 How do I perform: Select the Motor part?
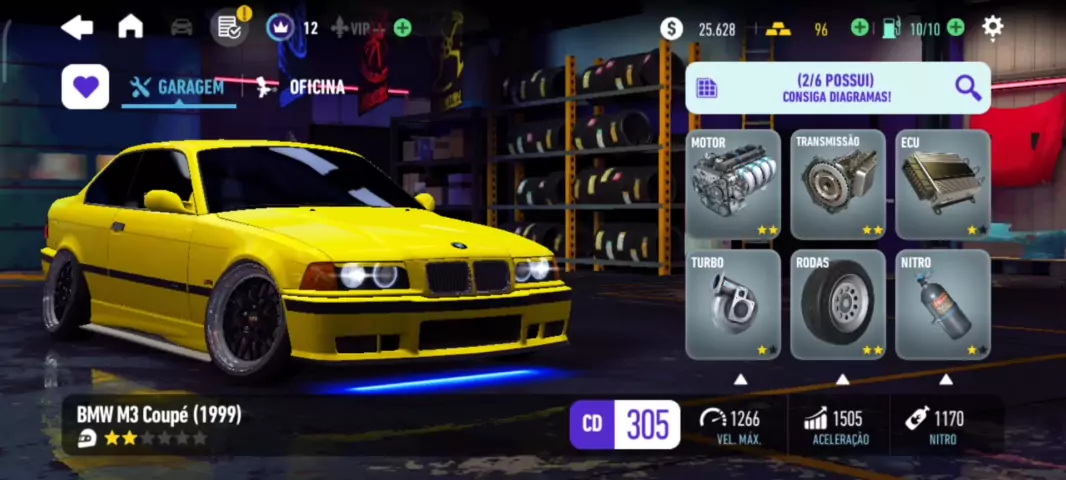click(733, 184)
